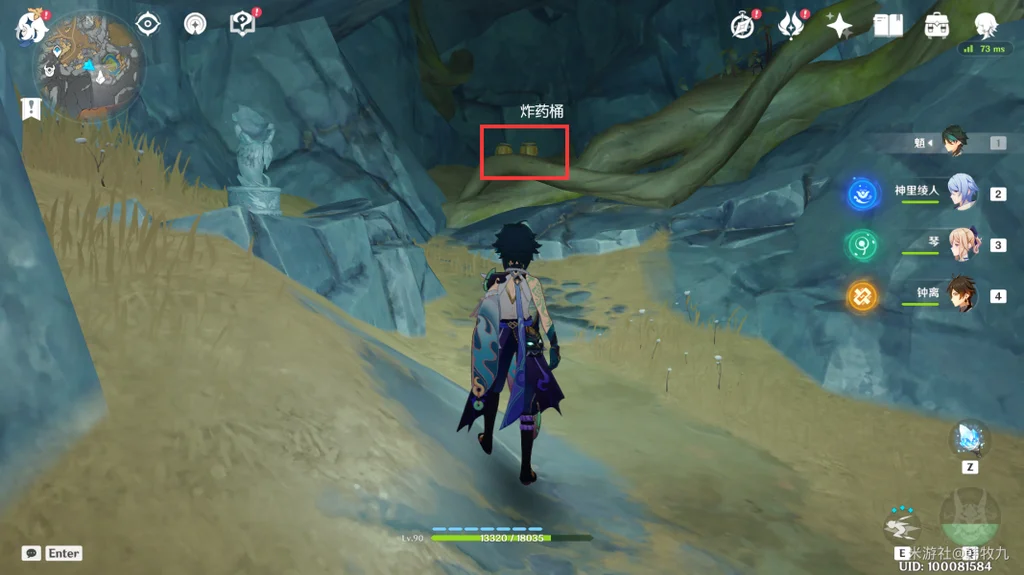Open the Paimon menu

(31, 26)
